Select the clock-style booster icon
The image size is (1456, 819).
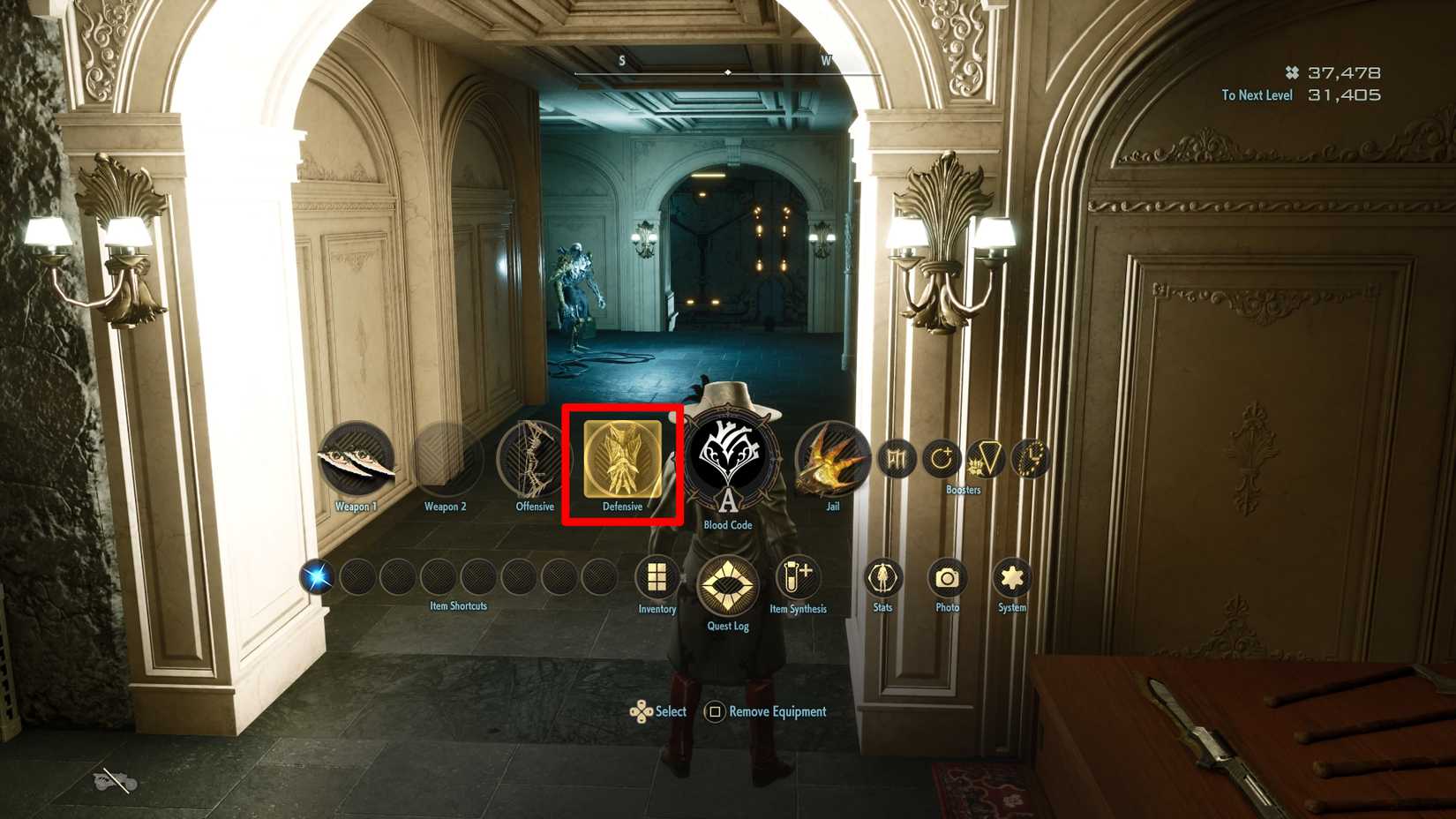[1028, 457]
